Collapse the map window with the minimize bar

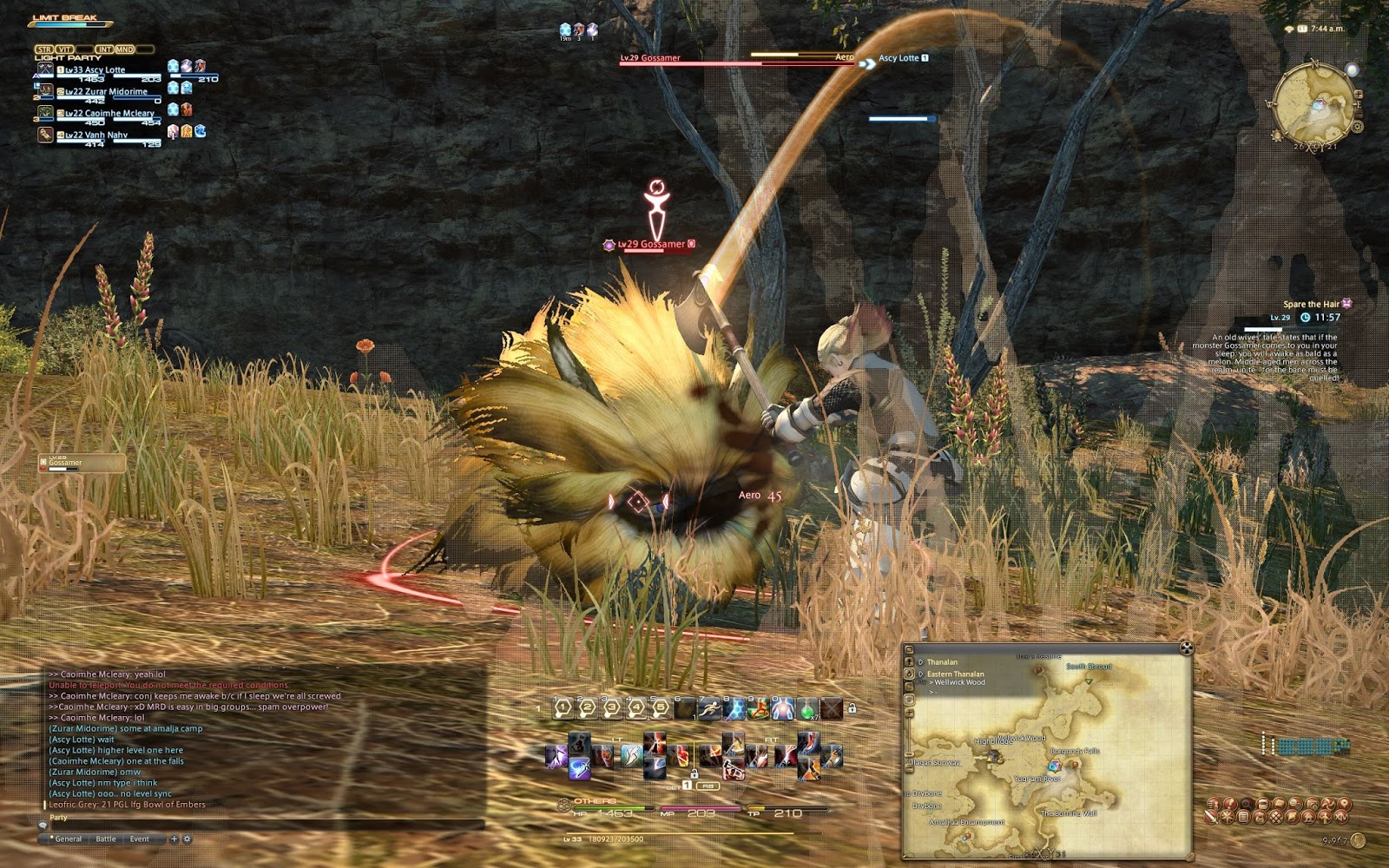pos(909,648)
